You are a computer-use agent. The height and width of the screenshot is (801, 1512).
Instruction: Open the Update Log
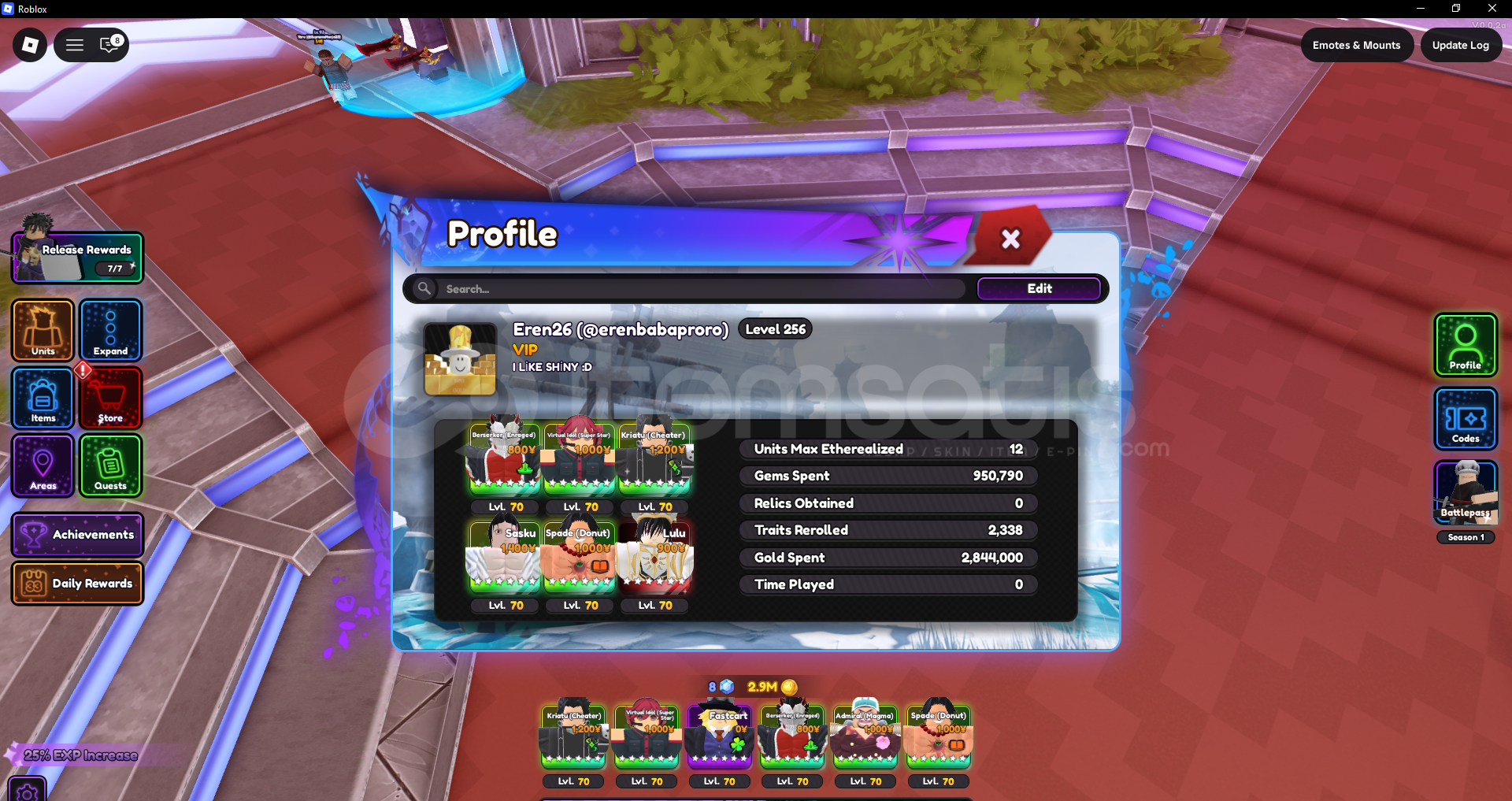1461,45
